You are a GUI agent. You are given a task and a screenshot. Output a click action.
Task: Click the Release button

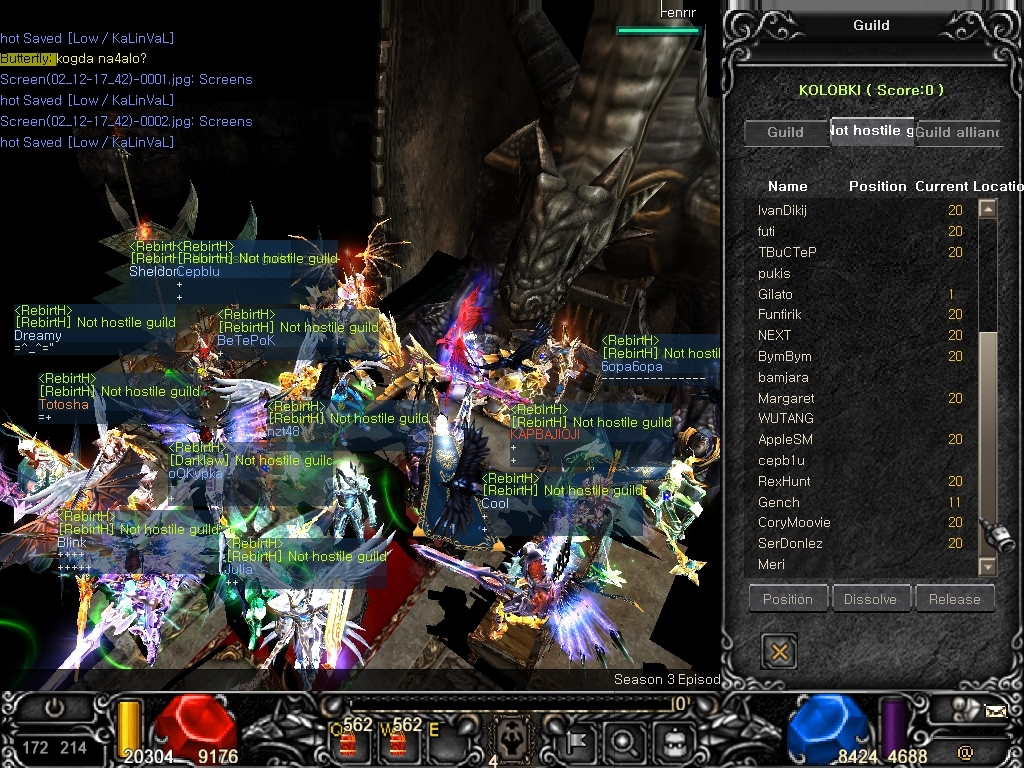[954, 599]
